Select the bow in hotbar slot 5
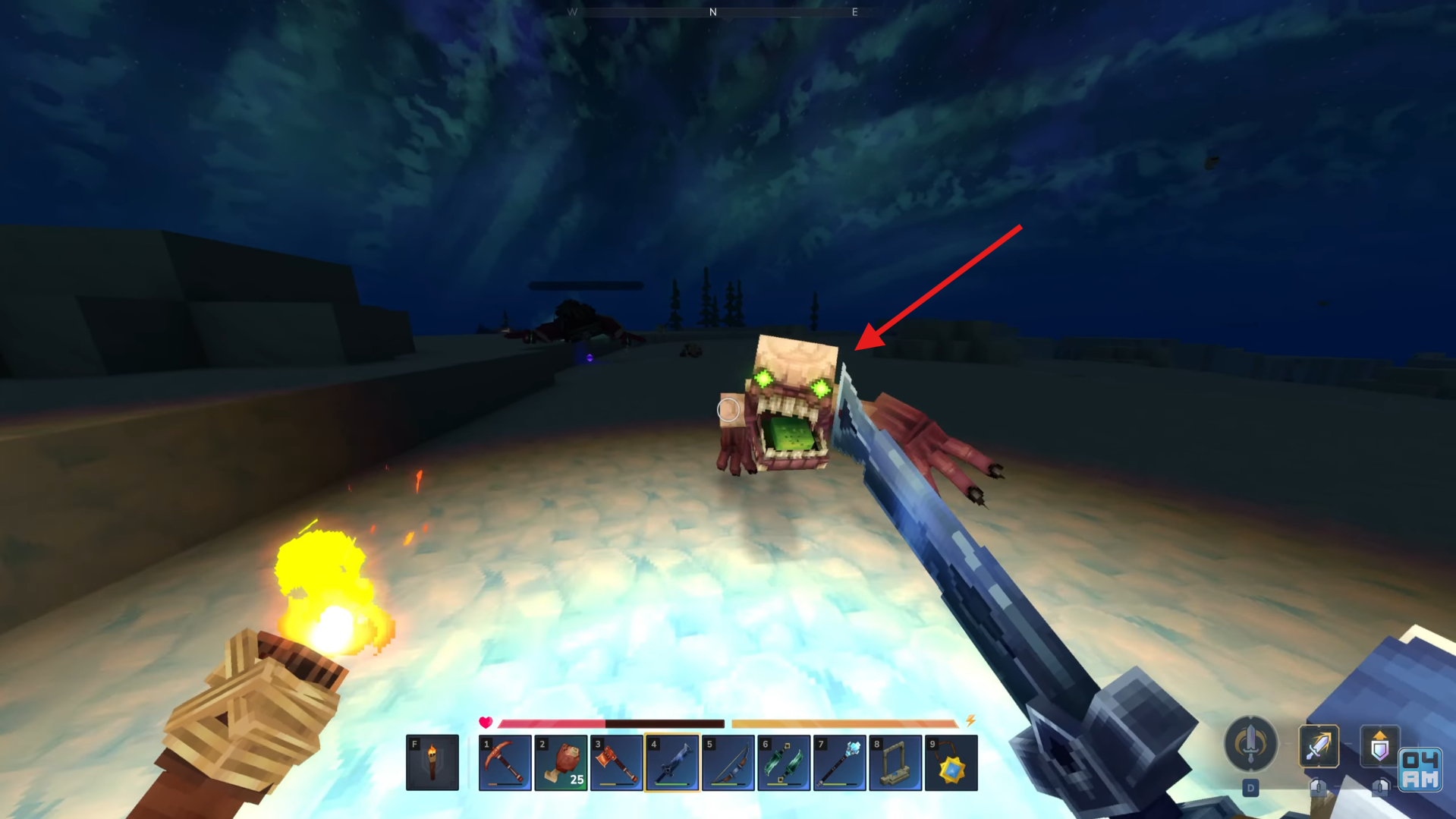The height and width of the screenshot is (819, 1456). [x=728, y=763]
